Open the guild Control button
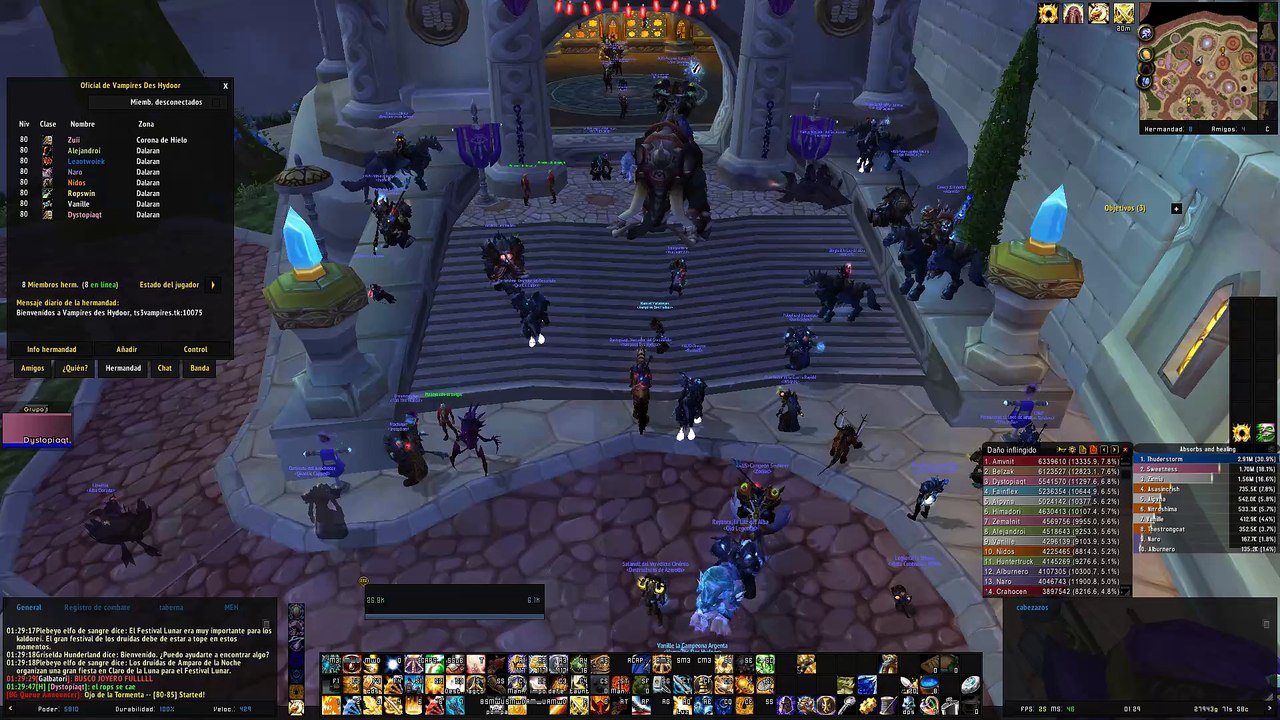 pos(195,350)
